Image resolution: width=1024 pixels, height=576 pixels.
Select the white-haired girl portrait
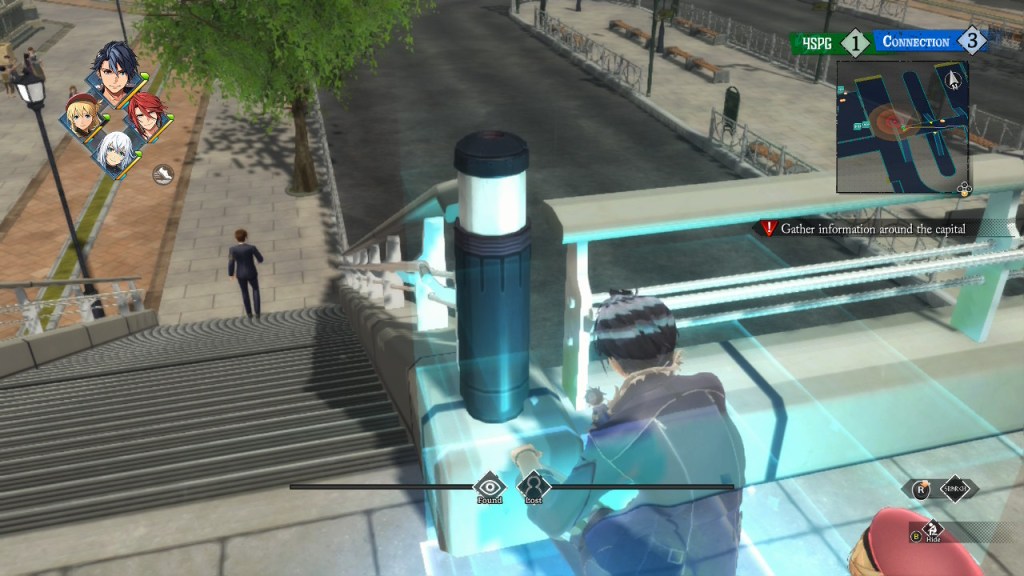point(116,152)
